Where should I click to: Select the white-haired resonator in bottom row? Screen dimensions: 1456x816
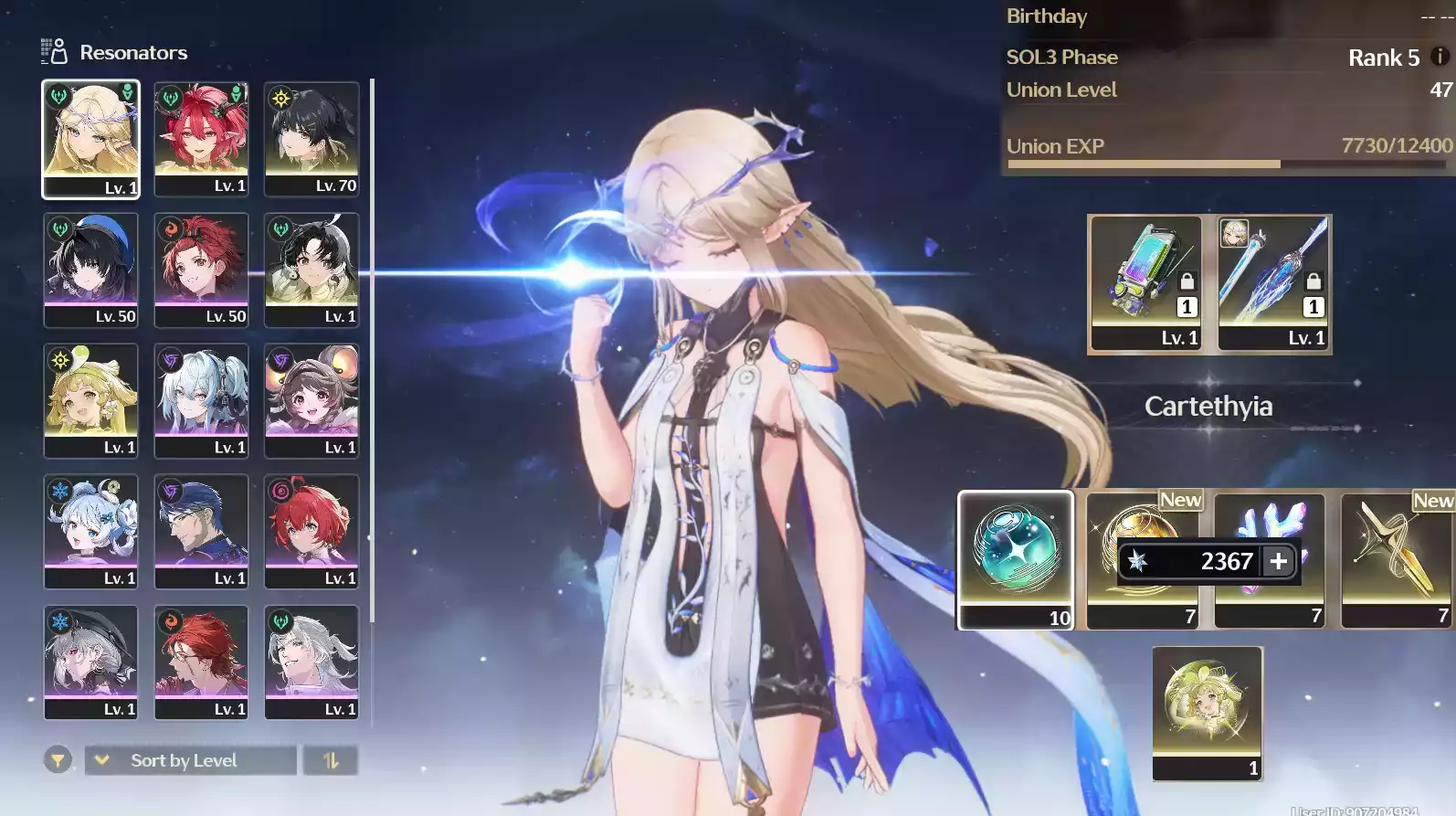click(x=311, y=662)
